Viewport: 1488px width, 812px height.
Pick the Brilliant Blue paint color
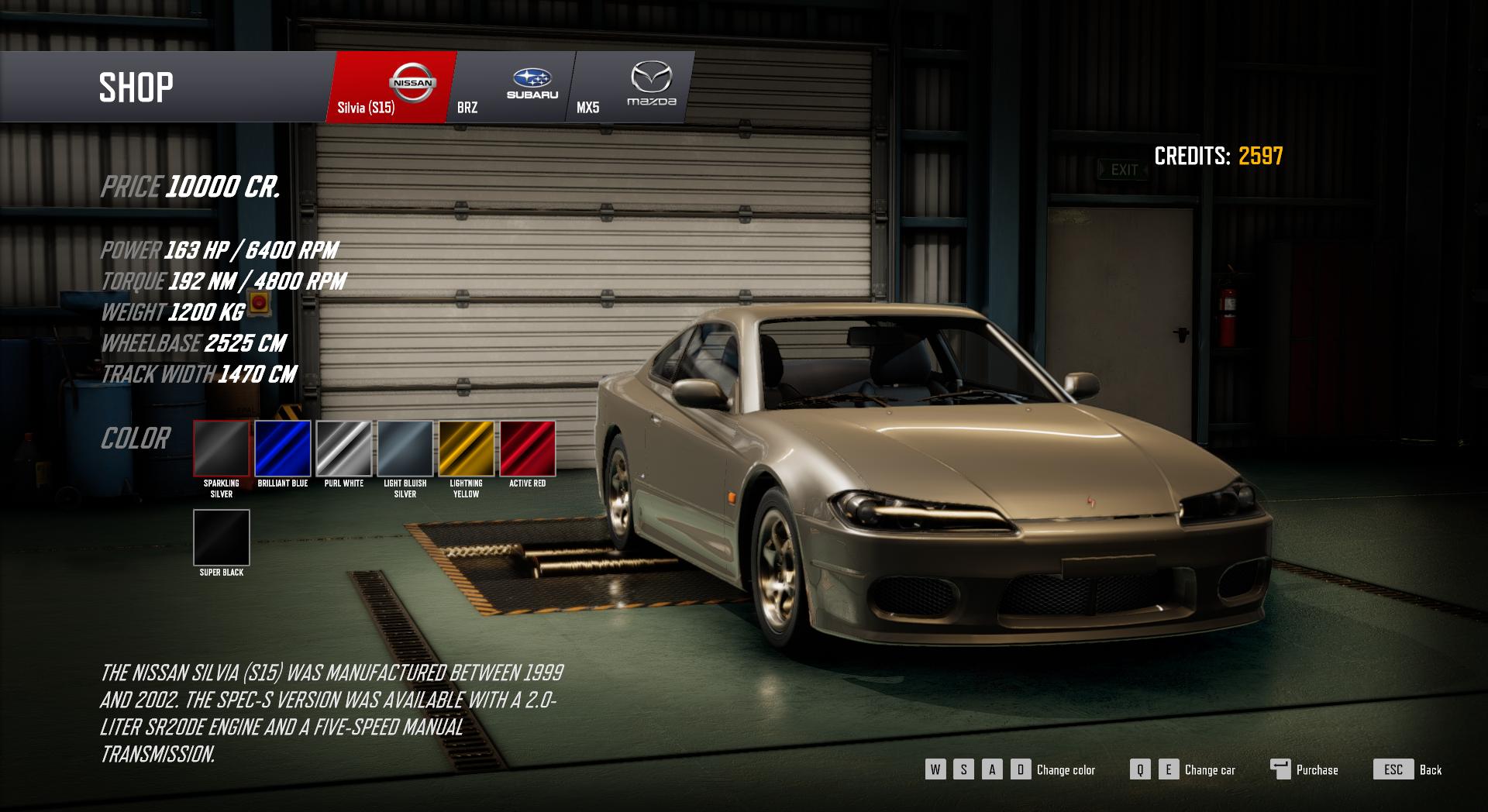283,449
